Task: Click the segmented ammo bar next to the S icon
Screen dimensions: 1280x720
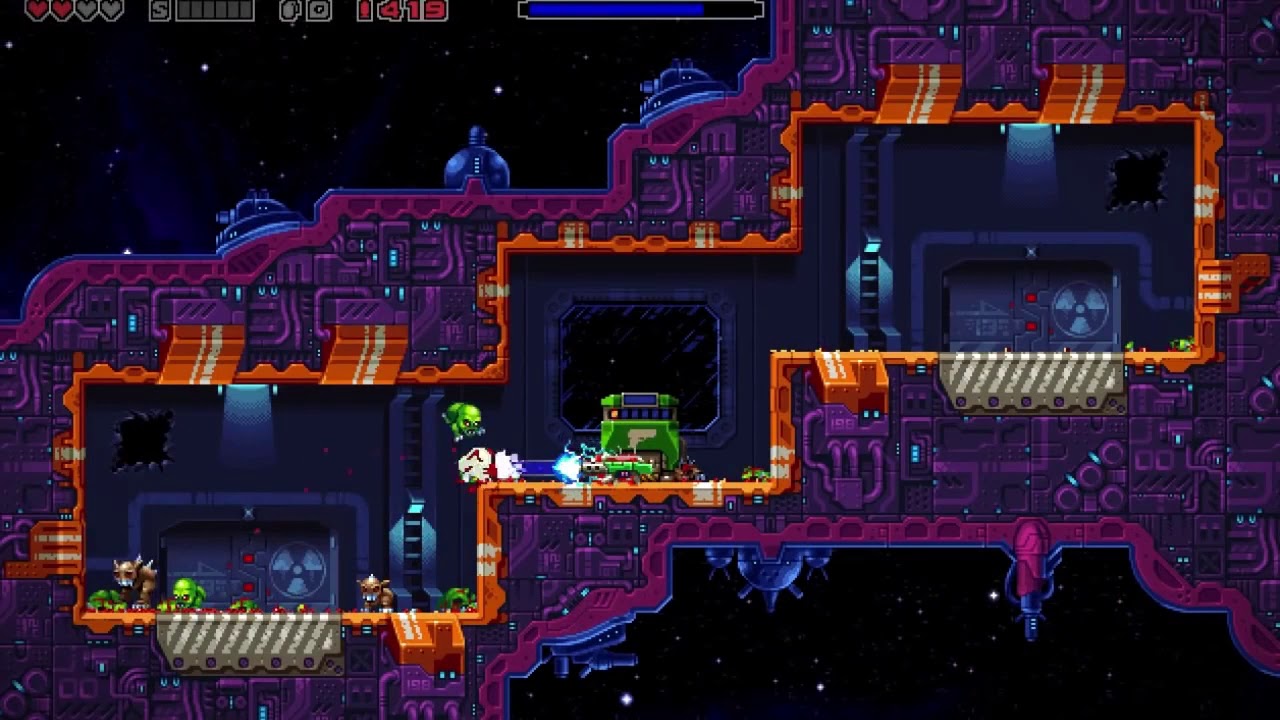Action: pos(213,12)
